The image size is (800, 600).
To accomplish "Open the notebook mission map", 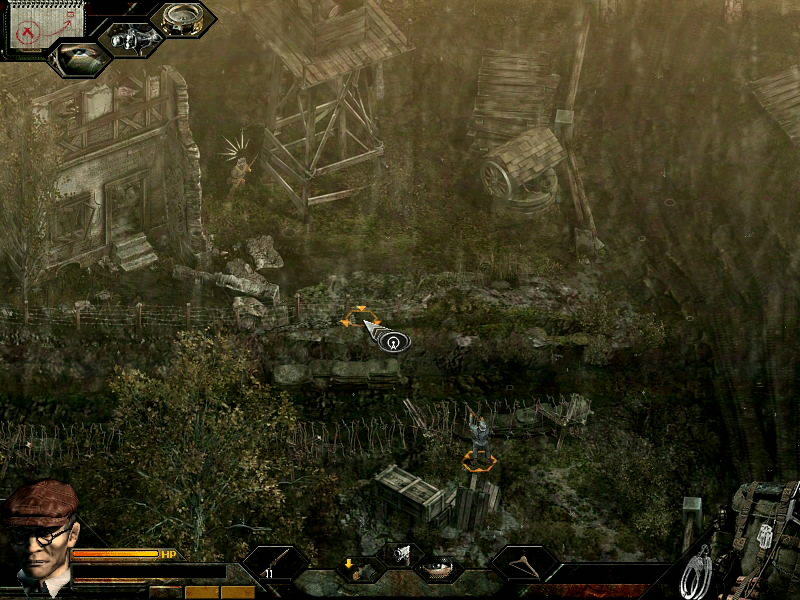I will coord(32,24).
